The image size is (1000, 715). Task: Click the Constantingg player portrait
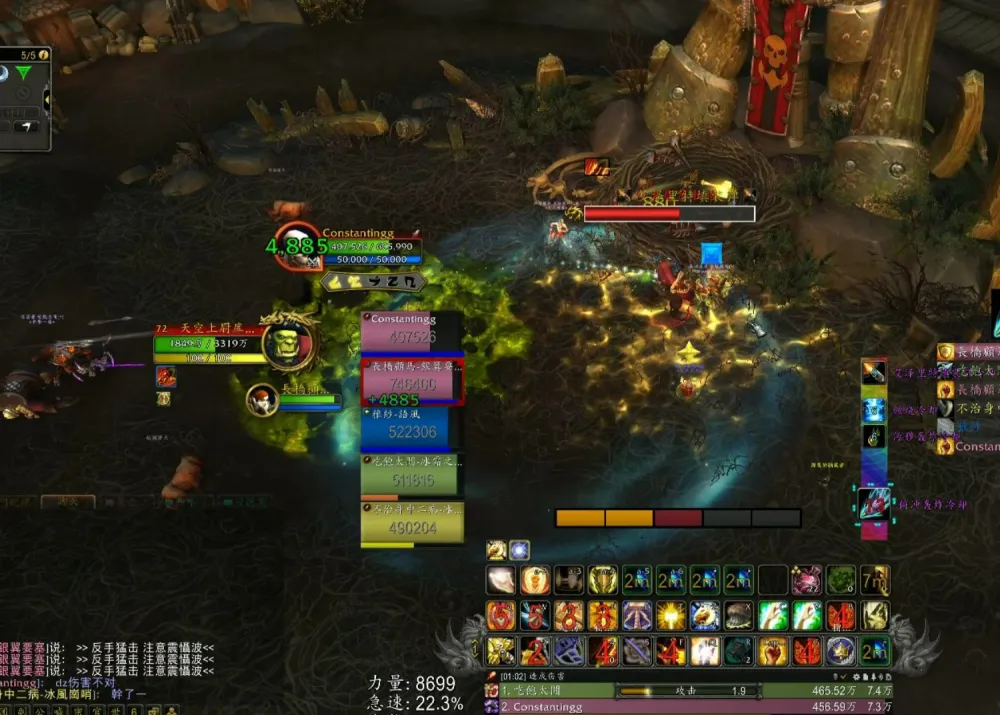[300, 248]
